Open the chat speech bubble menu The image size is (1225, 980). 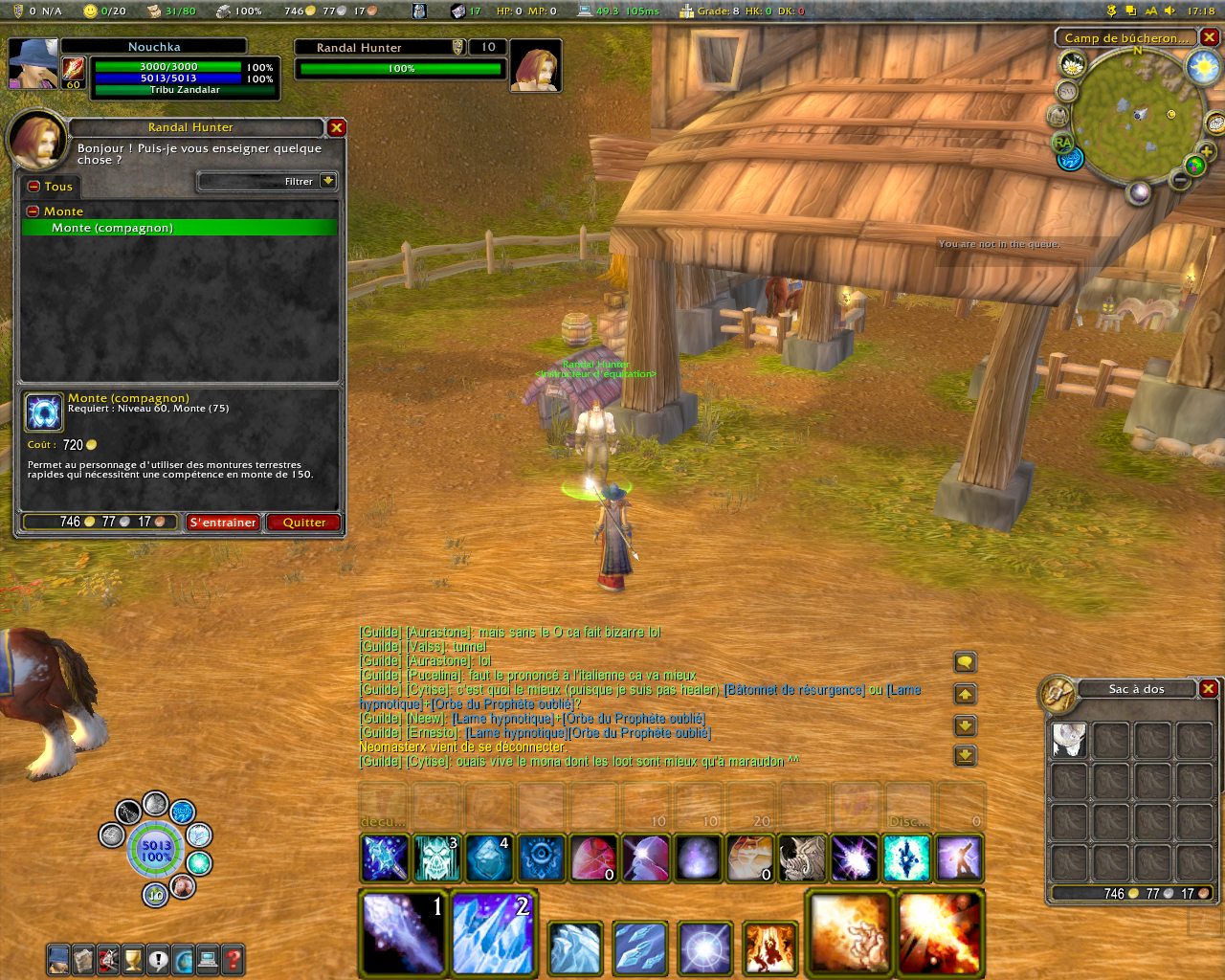965,662
